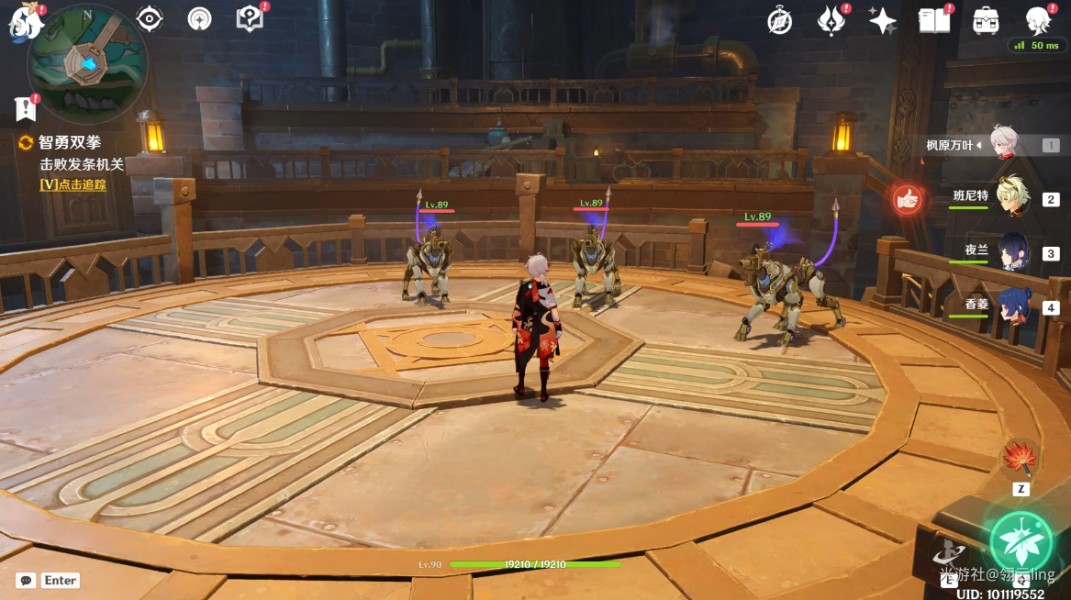Image resolution: width=1071 pixels, height=600 pixels.
Task: Open the tutorial book with question mark
Action: (249, 18)
